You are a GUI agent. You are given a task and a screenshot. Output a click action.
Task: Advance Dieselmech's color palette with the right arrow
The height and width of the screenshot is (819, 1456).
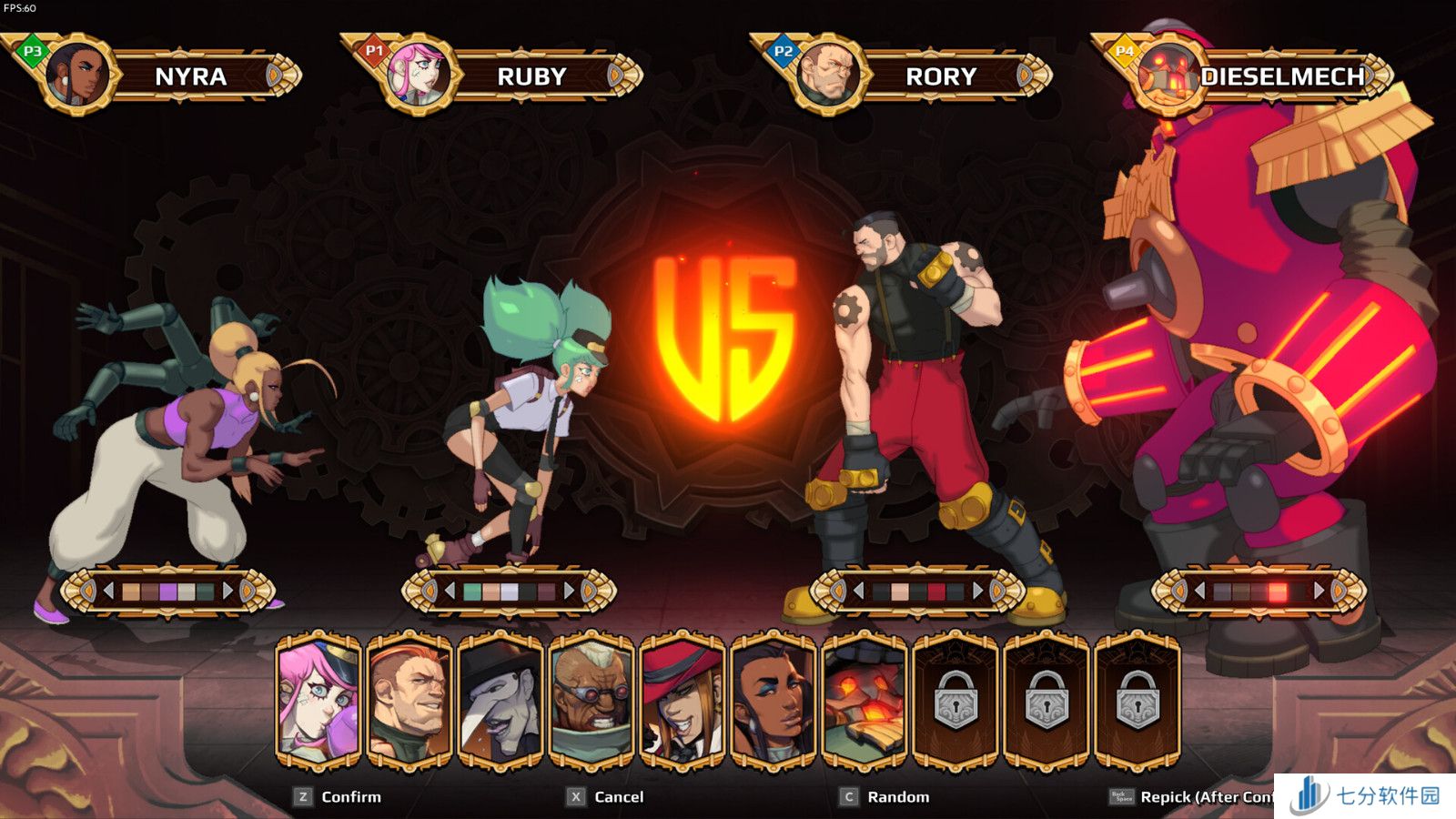point(1319,591)
